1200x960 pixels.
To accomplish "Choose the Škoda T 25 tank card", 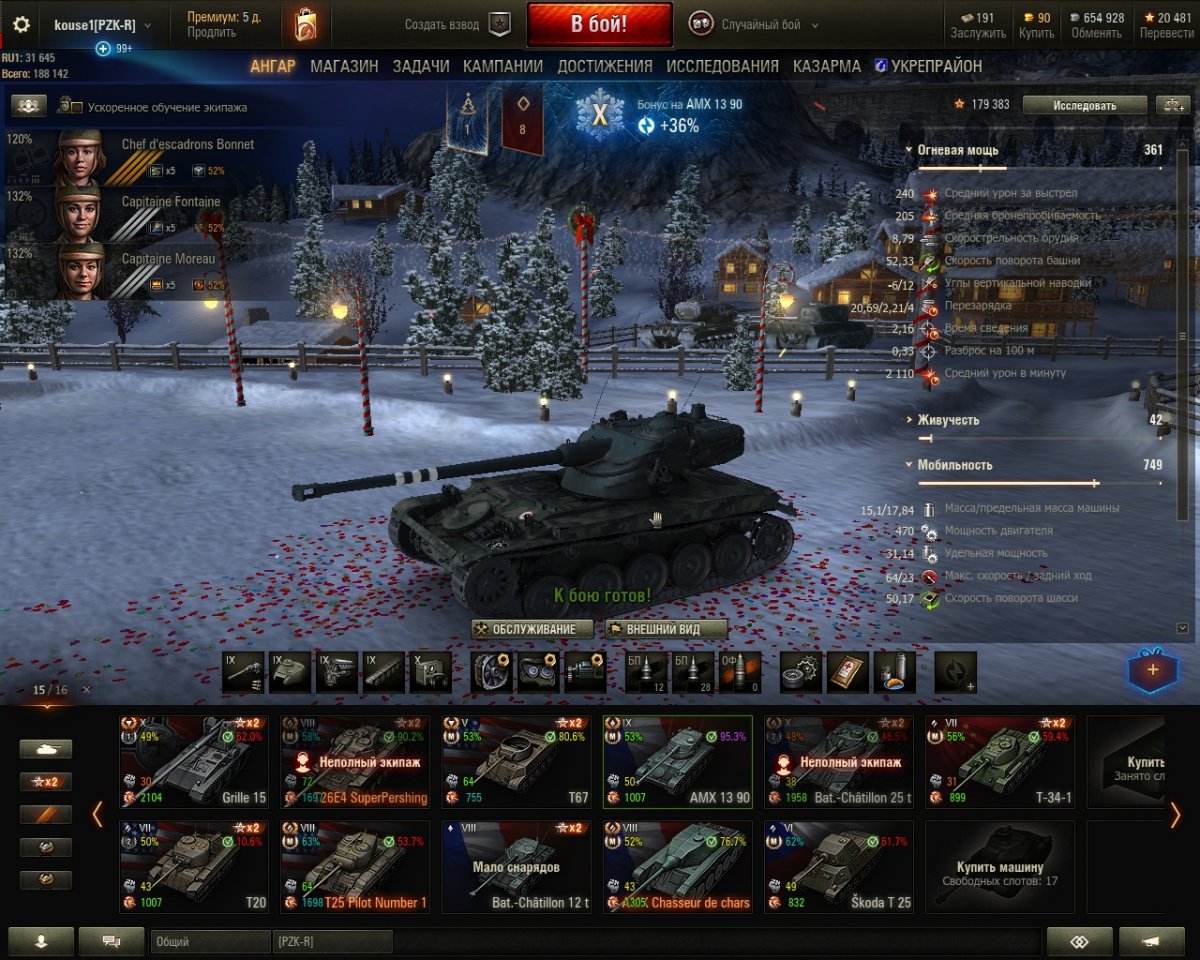I will tap(838, 867).
